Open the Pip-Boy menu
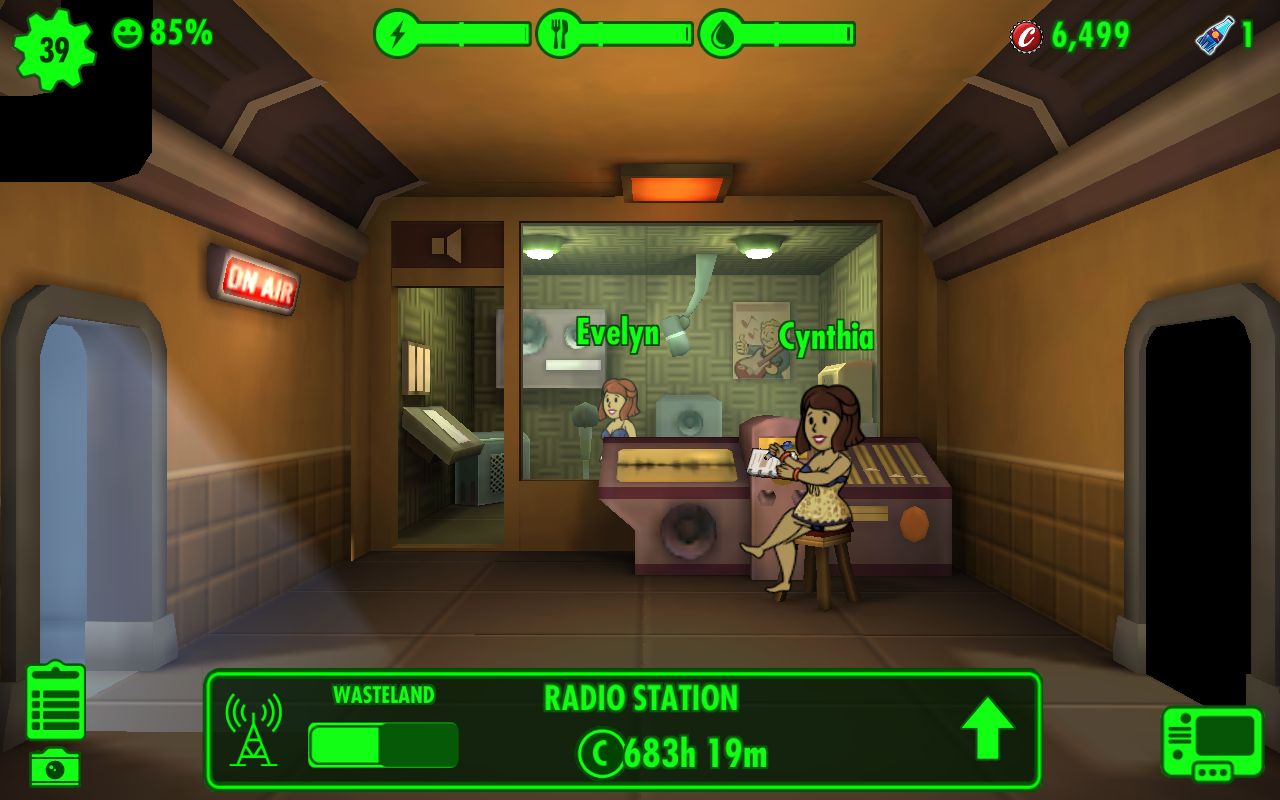The width and height of the screenshot is (1280, 800). (1212, 742)
